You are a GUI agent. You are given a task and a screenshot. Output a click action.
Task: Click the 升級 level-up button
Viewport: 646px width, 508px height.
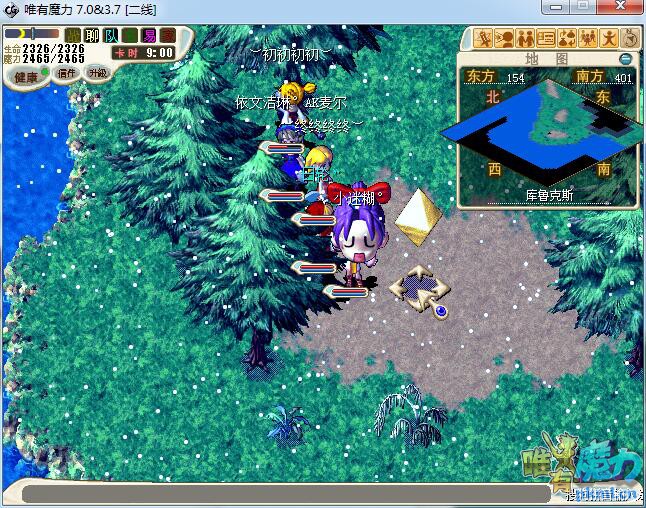click(97, 73)
